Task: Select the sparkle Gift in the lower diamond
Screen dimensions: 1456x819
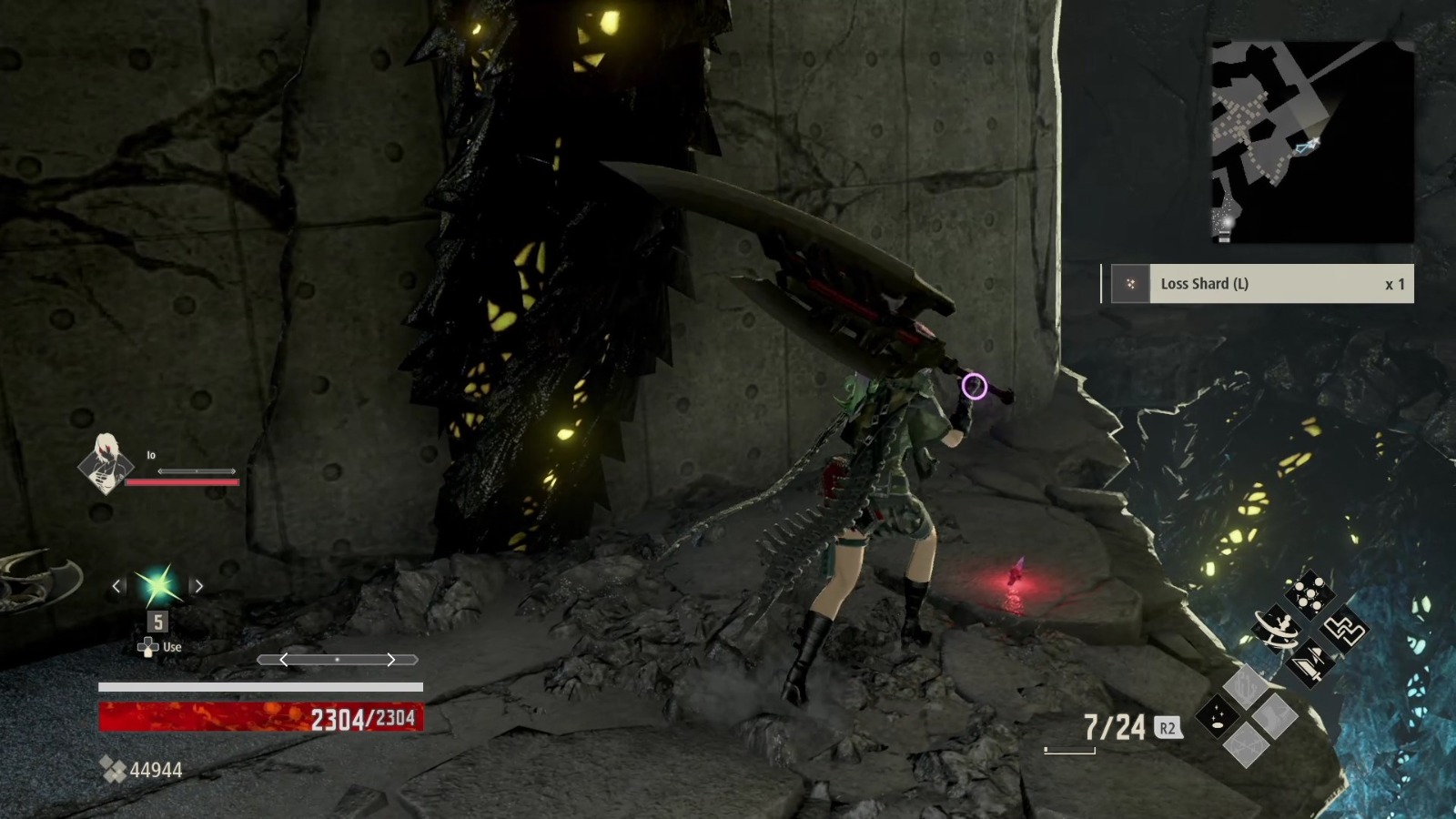Action: coord(1218,715)
